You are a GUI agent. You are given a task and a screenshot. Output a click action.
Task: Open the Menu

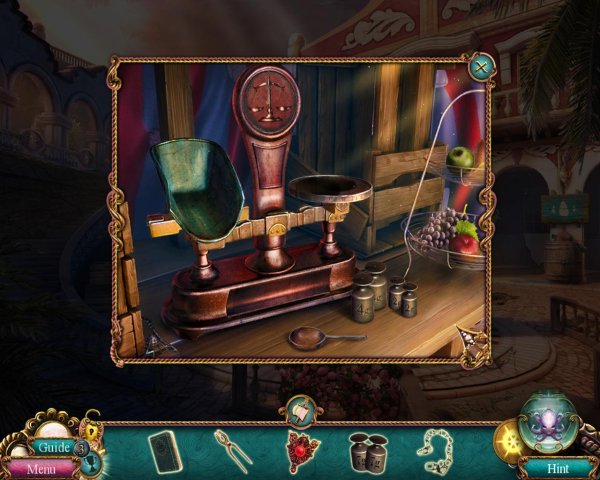41,467
